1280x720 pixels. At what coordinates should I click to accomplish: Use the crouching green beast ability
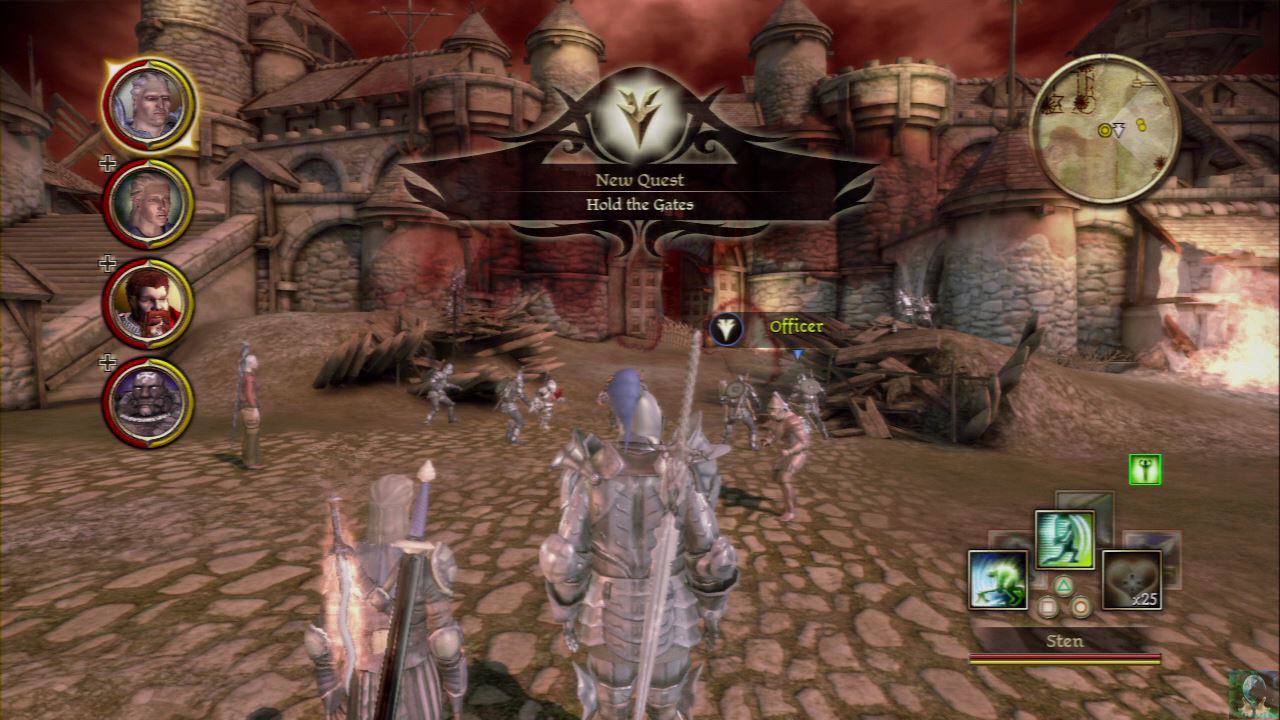(x=998, y=579)
